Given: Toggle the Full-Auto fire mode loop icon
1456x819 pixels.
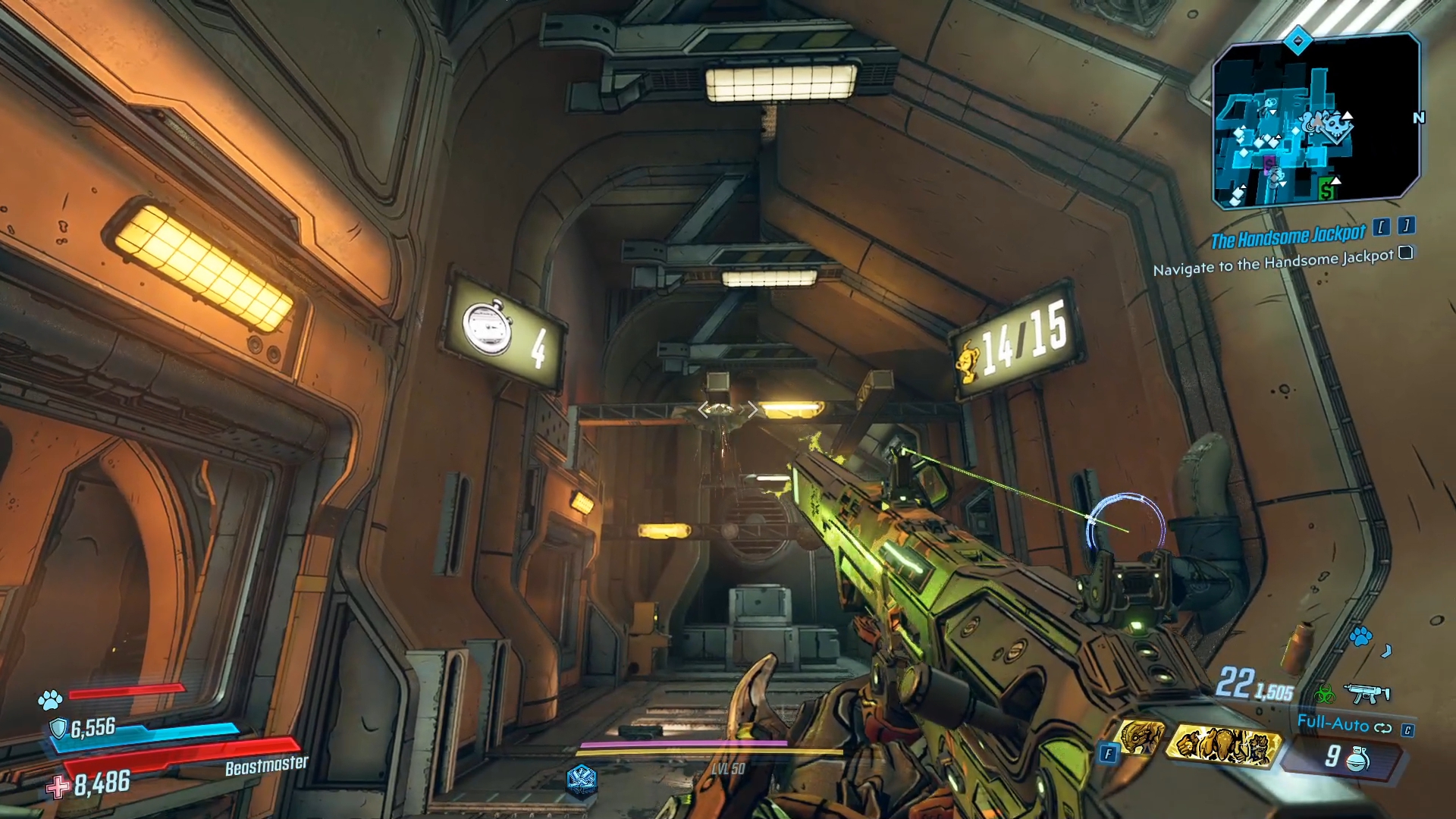Looking at the screenshot, I should click(1382, 727).
